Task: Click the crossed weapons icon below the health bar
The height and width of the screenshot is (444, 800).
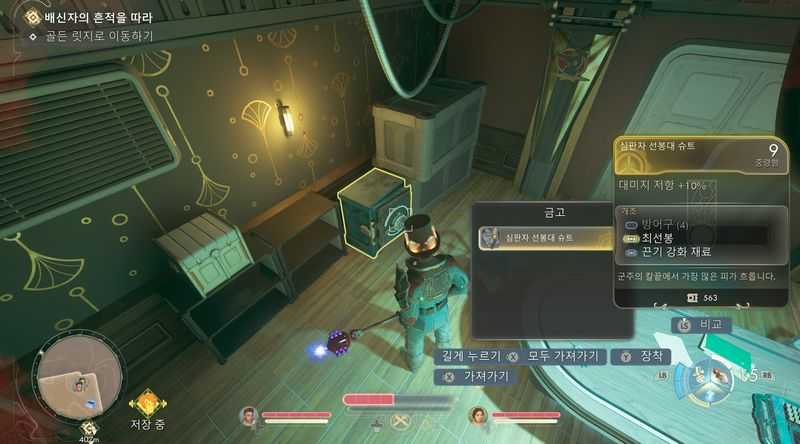Action: 402,422
